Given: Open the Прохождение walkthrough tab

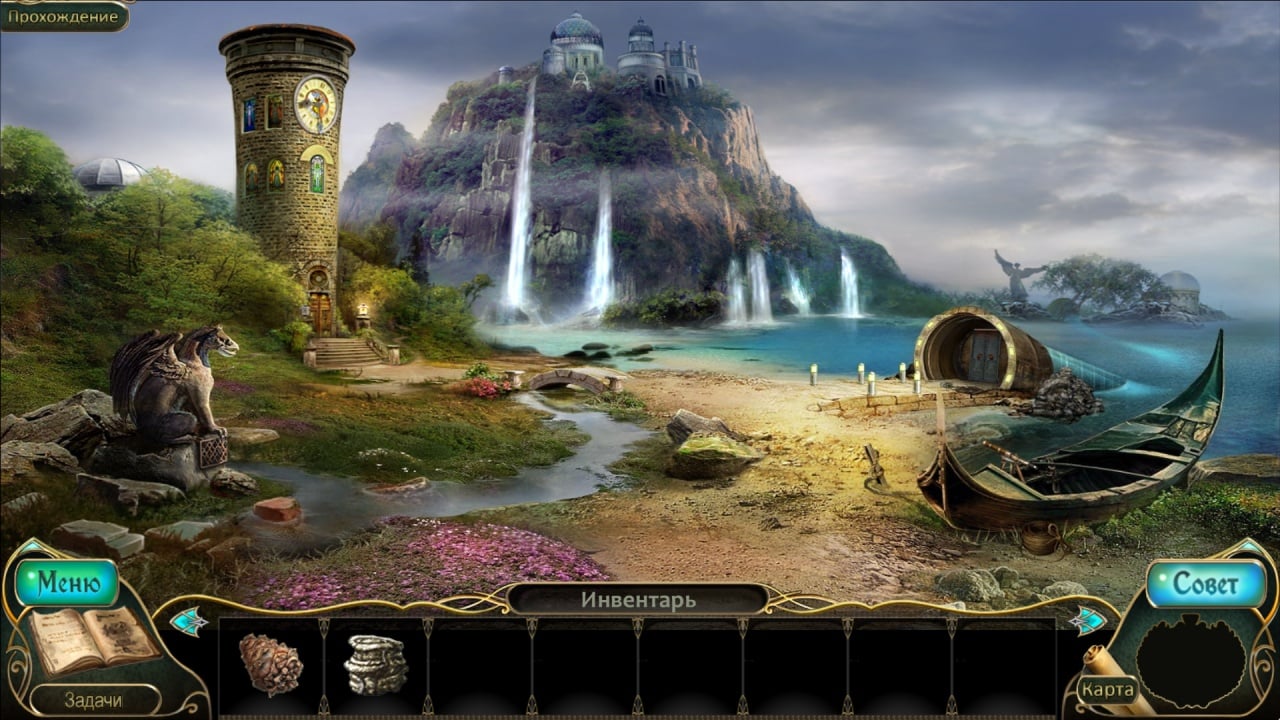Looking at the screenshot, I should 64,16.
